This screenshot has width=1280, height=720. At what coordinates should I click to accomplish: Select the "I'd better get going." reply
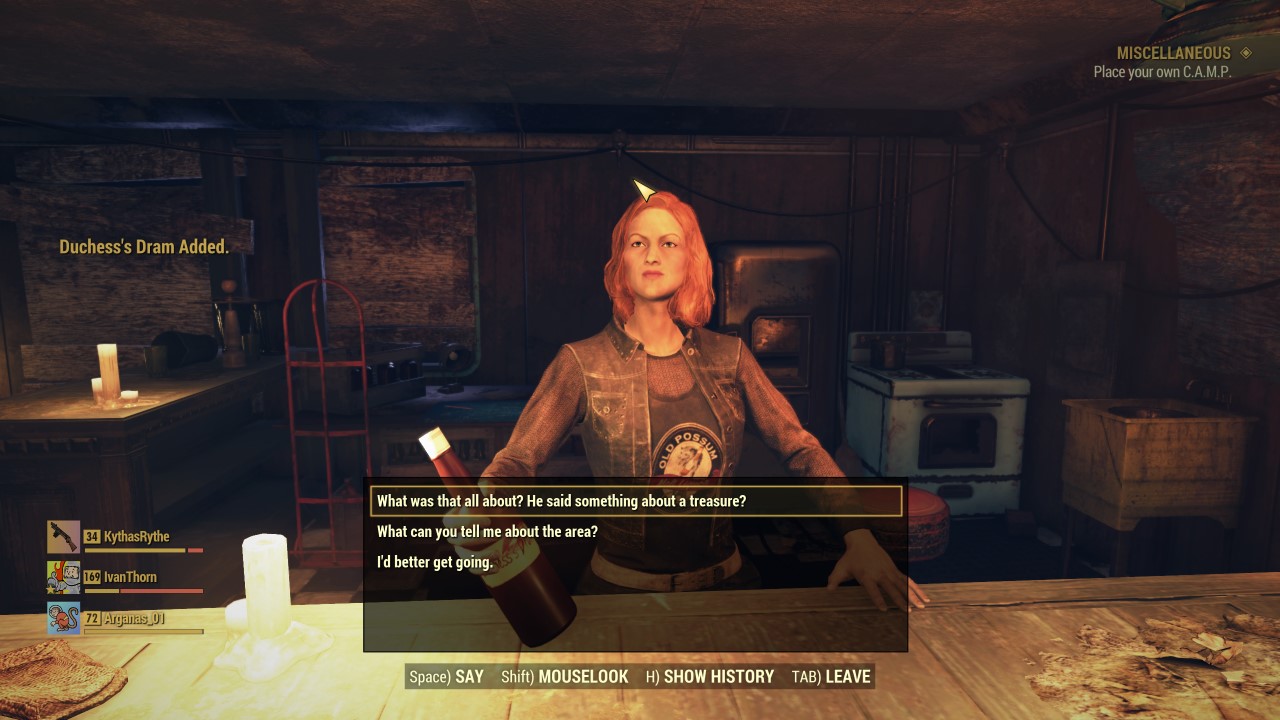pyautogui.click(x=435, y=562)
